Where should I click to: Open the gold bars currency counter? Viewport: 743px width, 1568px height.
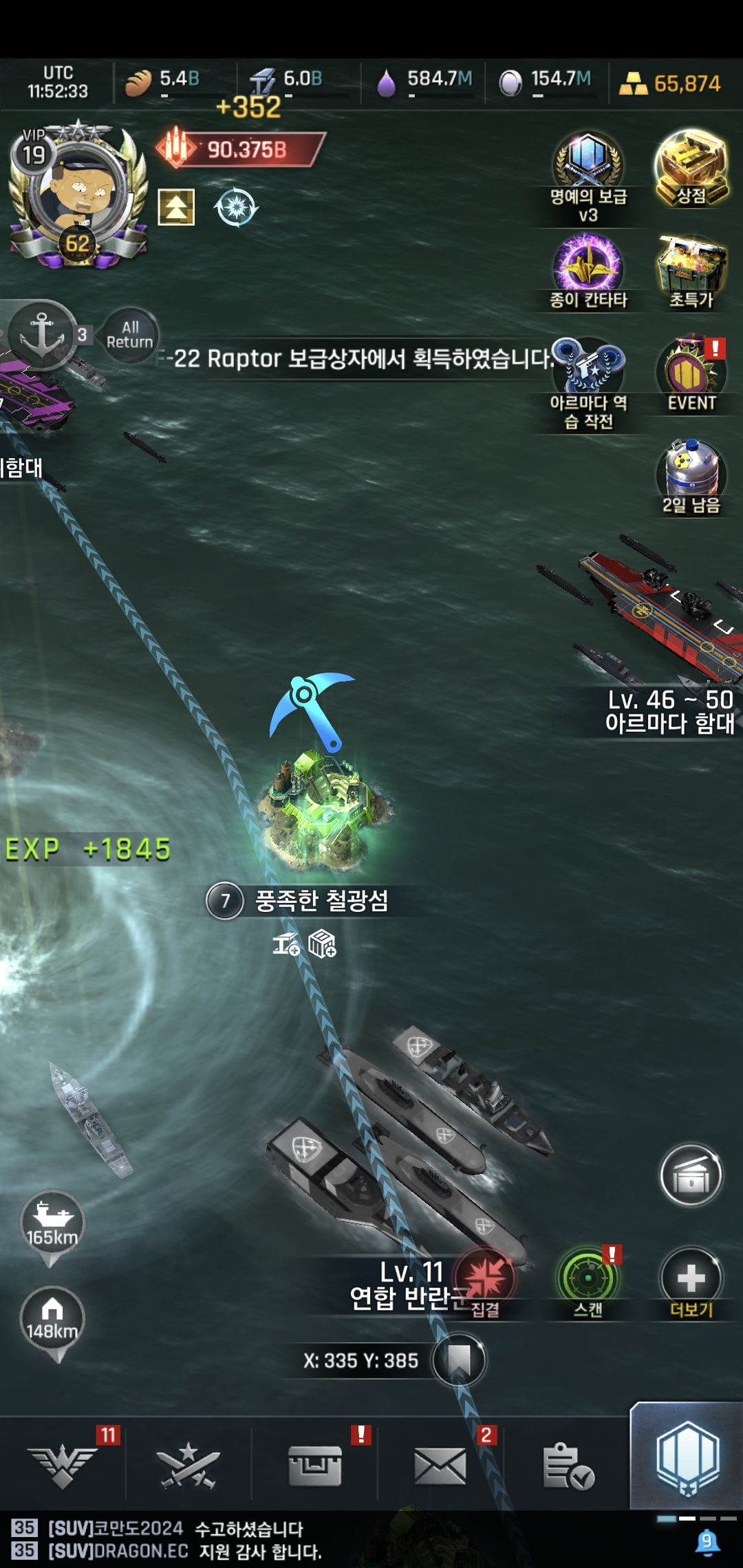671,84
